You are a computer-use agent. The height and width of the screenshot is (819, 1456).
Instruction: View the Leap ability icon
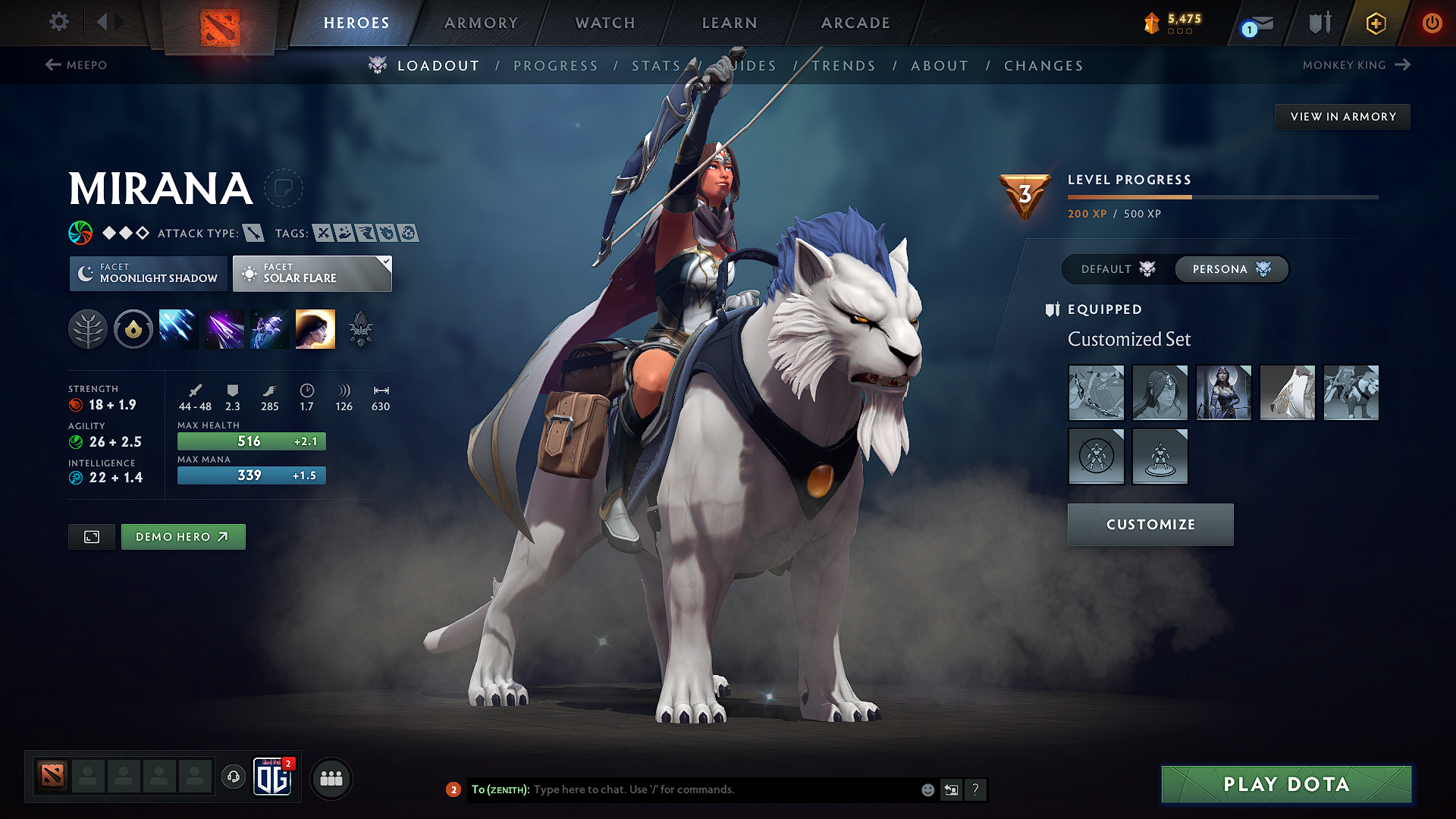click(268, 328)
